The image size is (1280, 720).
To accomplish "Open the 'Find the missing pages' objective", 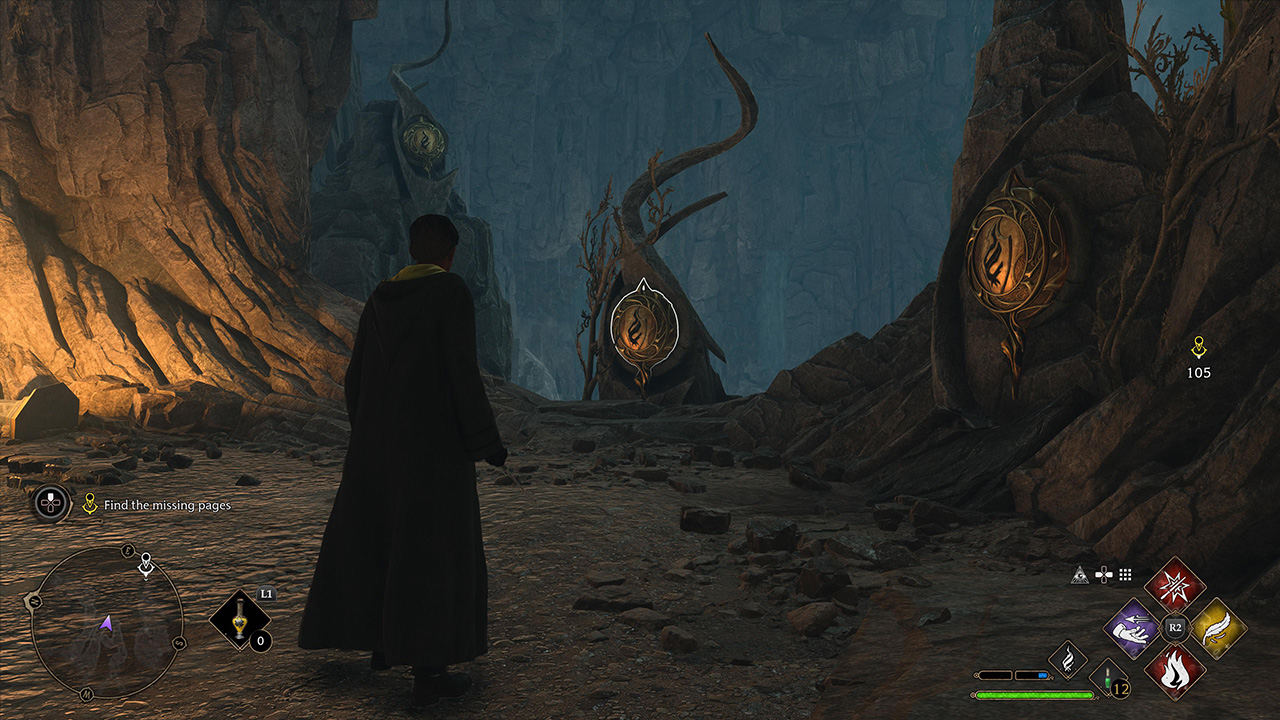I will click(x=167, y=505).
